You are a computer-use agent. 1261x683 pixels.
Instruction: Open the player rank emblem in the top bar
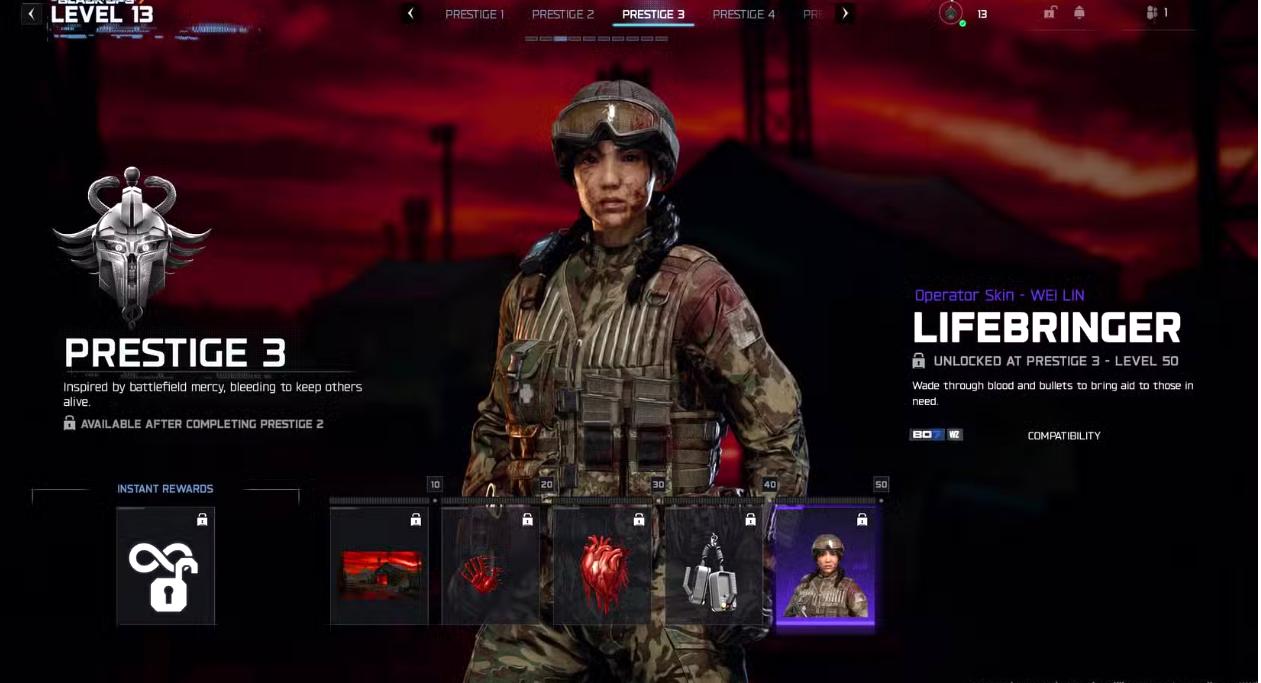(x=951, y=14)
